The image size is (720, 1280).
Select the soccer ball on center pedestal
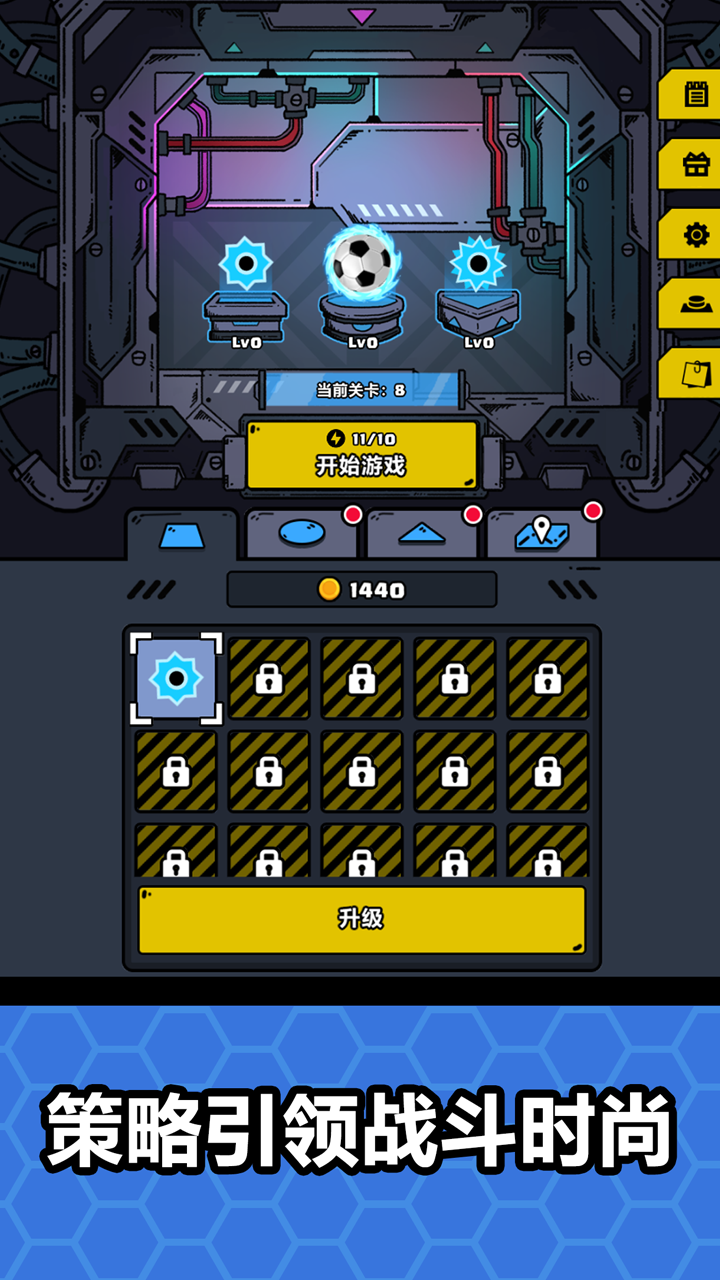pyautogui.click(x=361, y=263)
